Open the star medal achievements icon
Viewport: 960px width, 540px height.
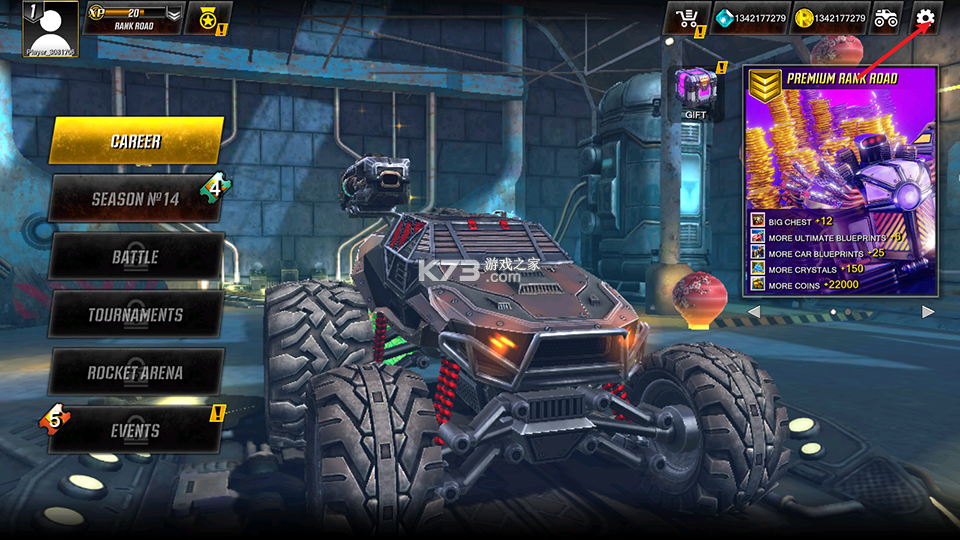coord(208,18)
